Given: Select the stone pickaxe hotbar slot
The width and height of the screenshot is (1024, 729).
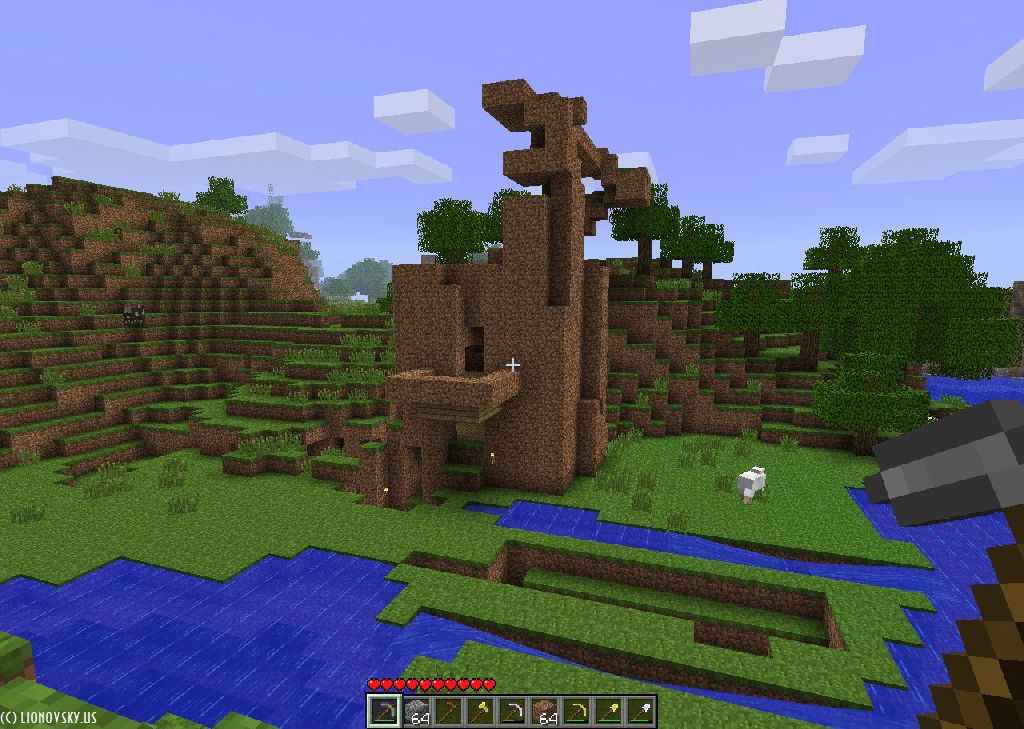Looking at the screenshot, I should click(383, 711).
